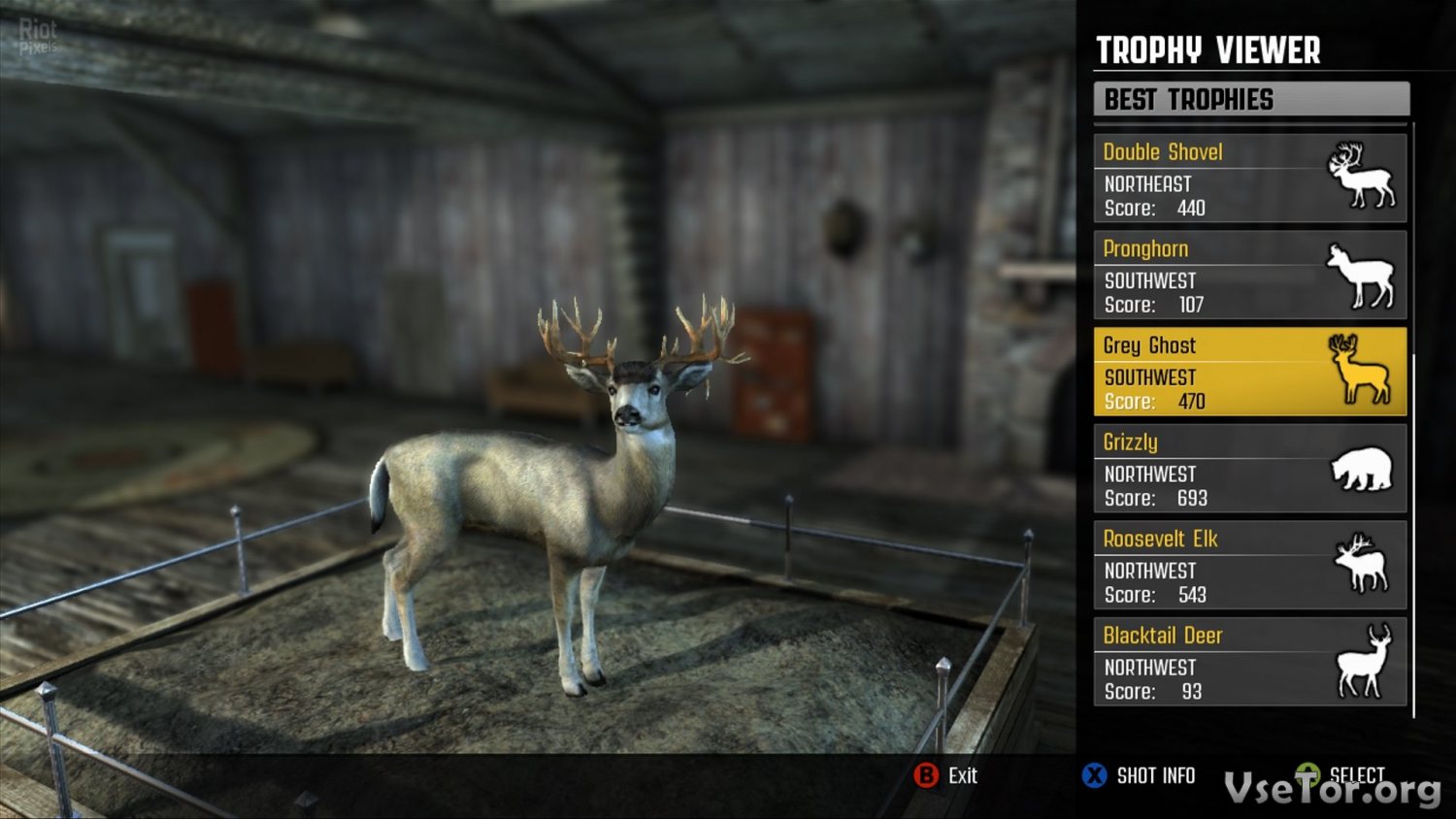Select the Roosevelt Elk trophy
This screenshot has width=1456, height=819.
(x=1249, y=566)
